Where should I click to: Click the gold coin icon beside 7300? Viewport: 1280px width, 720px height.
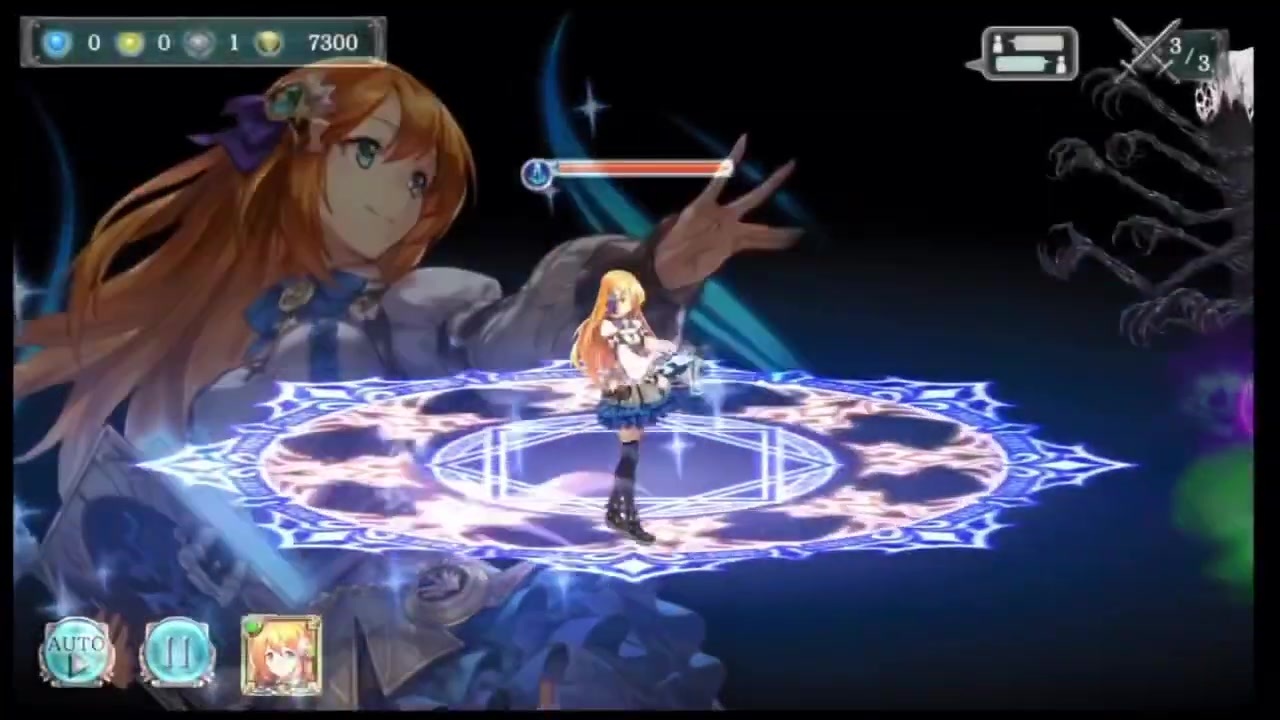click(268, 42)
